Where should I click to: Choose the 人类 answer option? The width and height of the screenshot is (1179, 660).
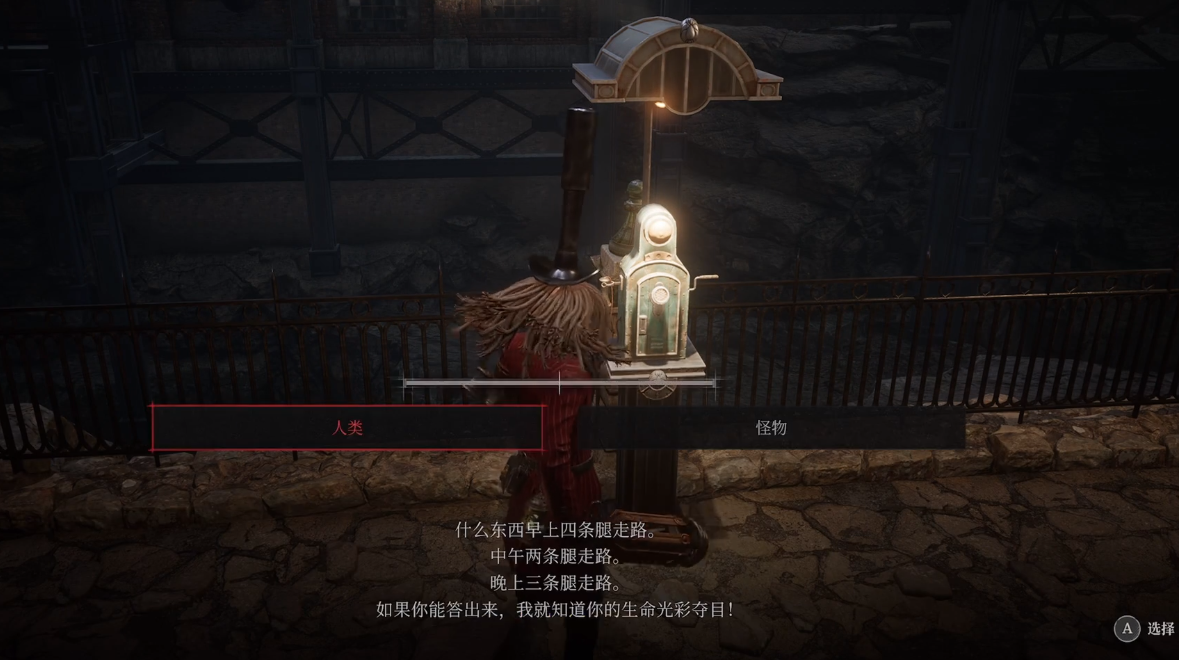(x=347, y=428)
